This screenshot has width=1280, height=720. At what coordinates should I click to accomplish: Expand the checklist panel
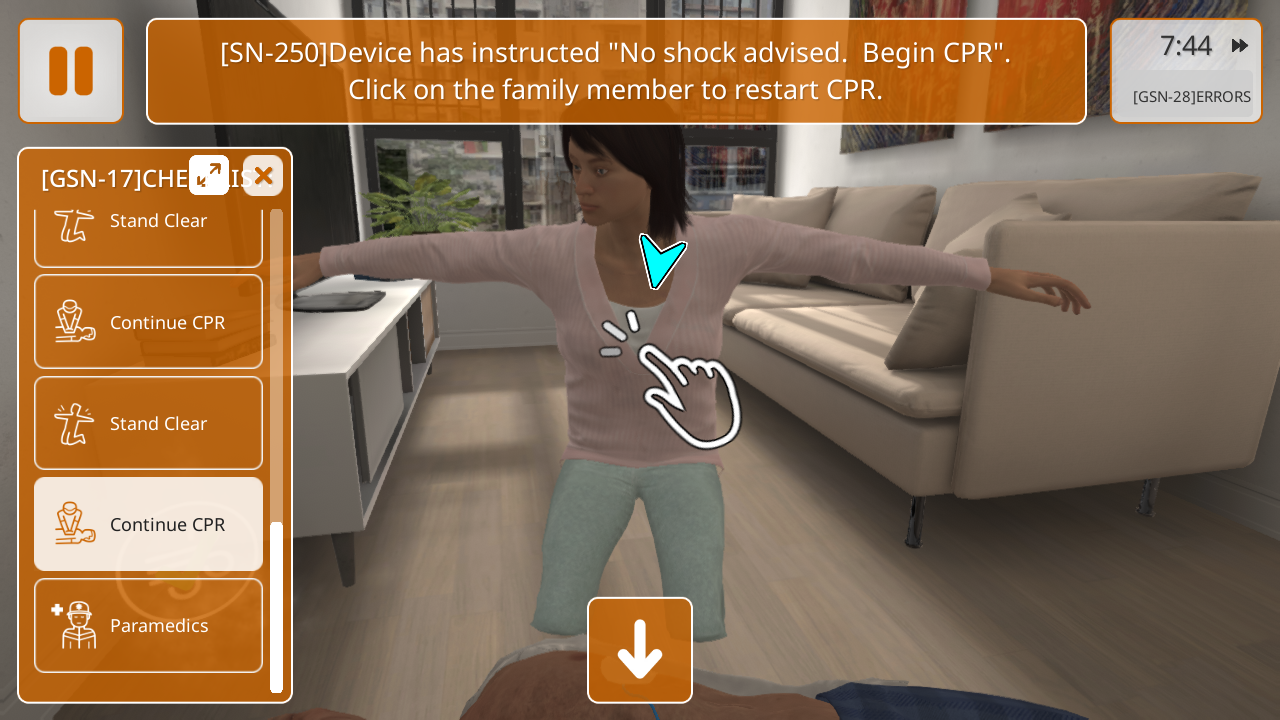coord(209,175)
